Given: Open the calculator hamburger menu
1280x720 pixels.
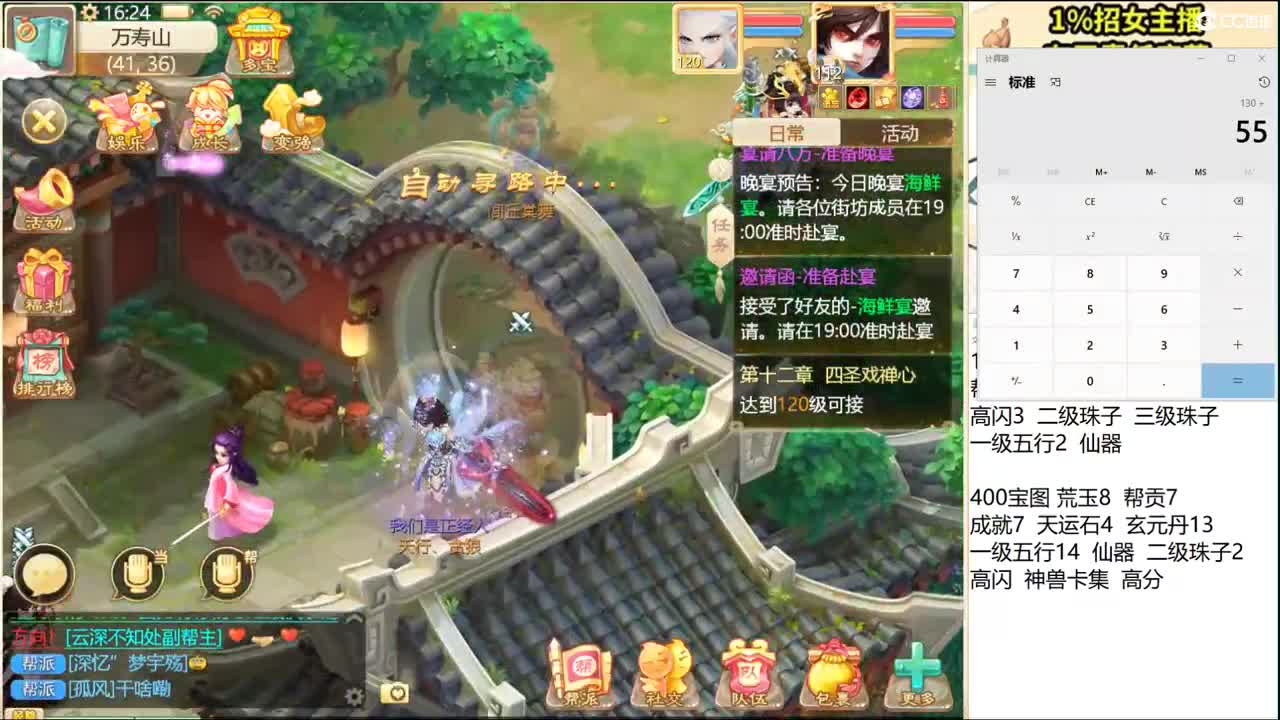Looking at the screenshot, I should point(989,83).
